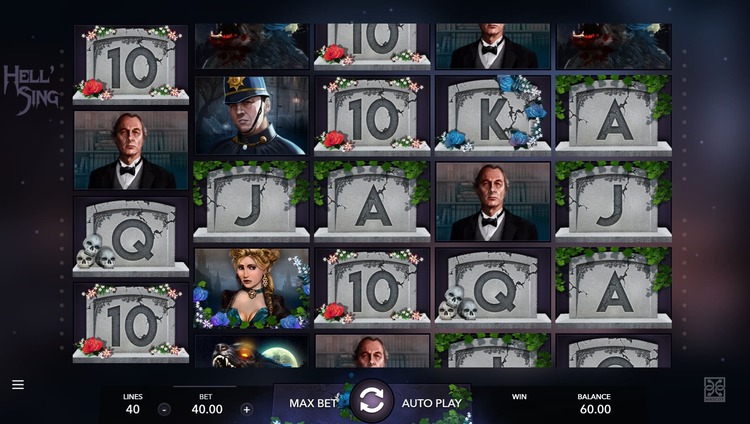750x424 pixels.
Task: Spin the reels with the circular arrows button
Action: 370,402
